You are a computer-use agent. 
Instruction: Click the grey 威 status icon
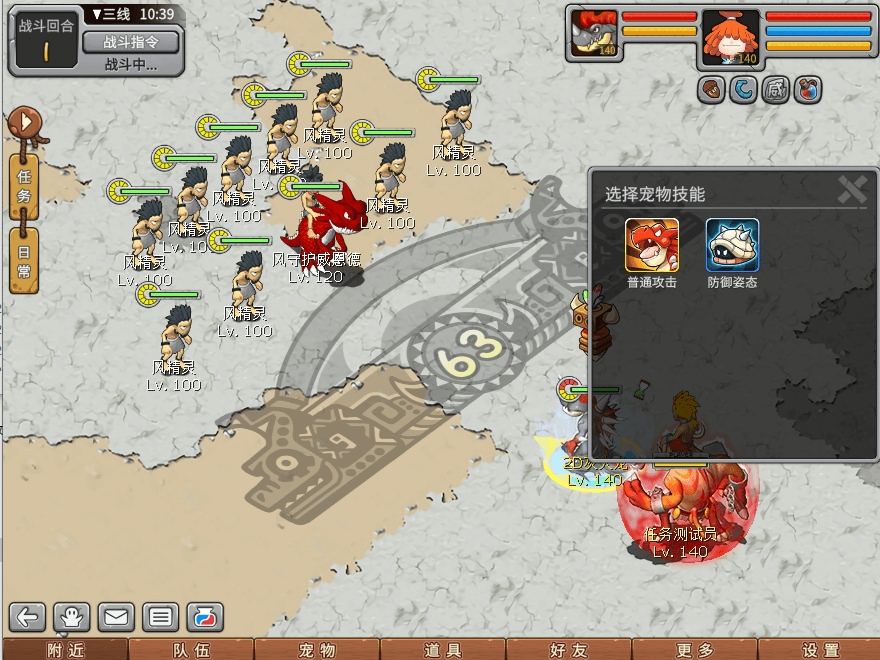[775, 90]
